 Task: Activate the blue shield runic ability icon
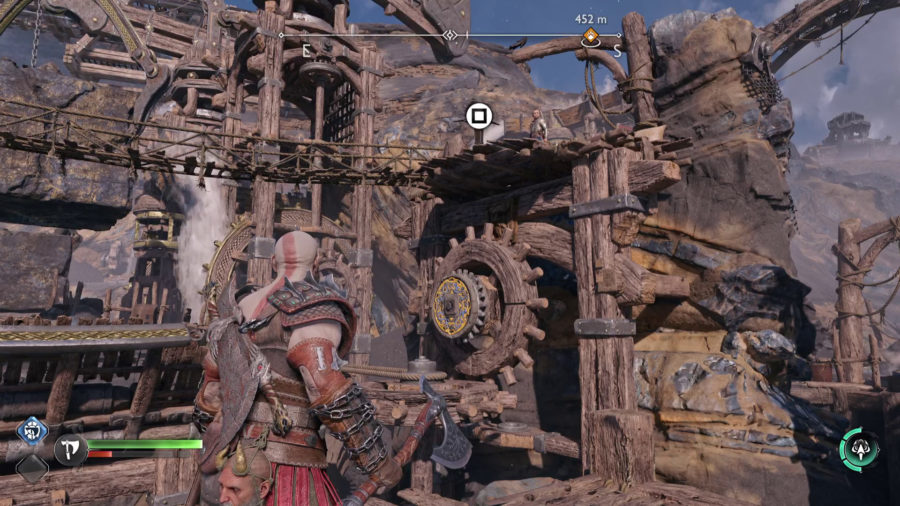click(32, 432)
